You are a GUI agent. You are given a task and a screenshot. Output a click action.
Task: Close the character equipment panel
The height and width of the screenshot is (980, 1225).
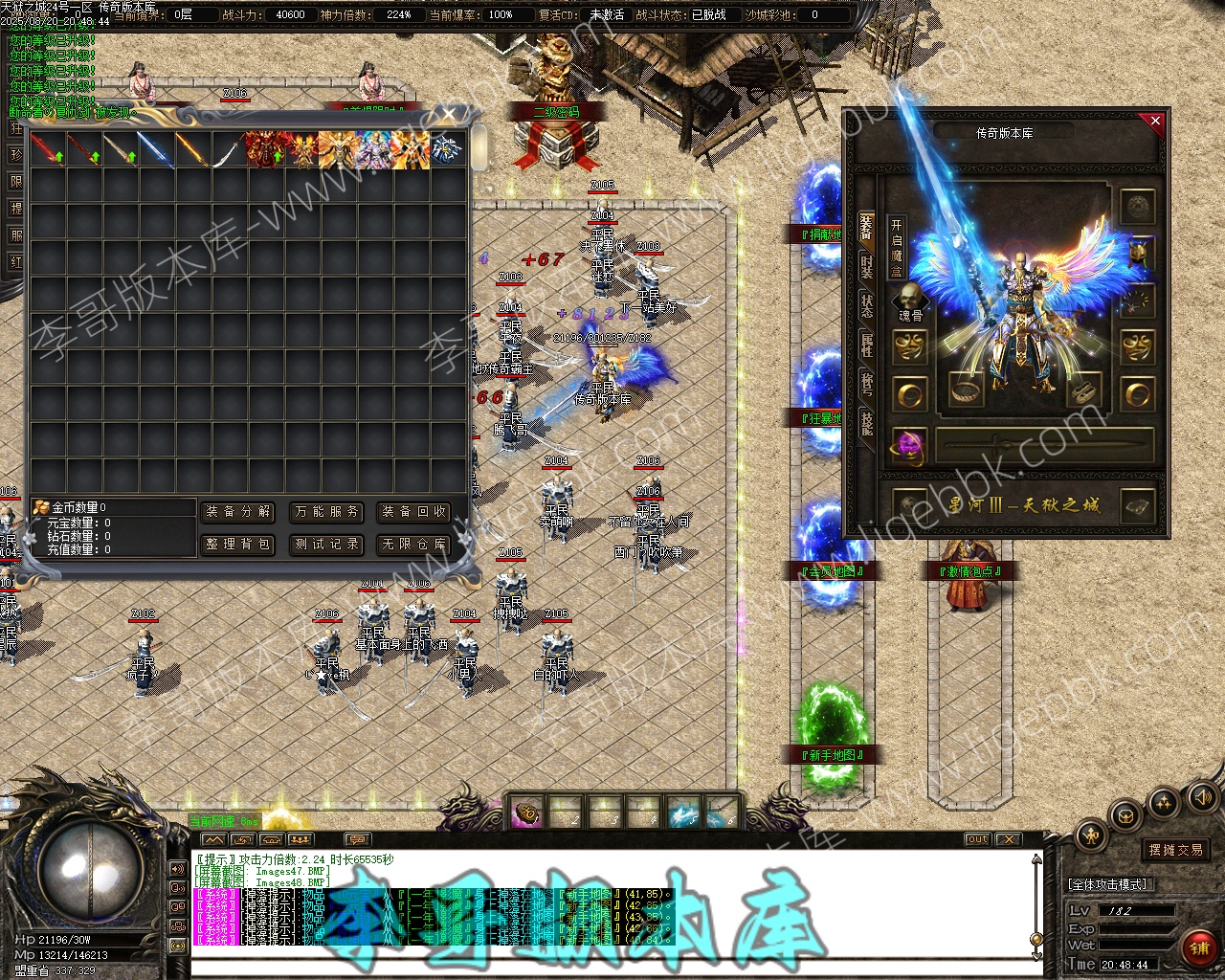[1155, 121]
